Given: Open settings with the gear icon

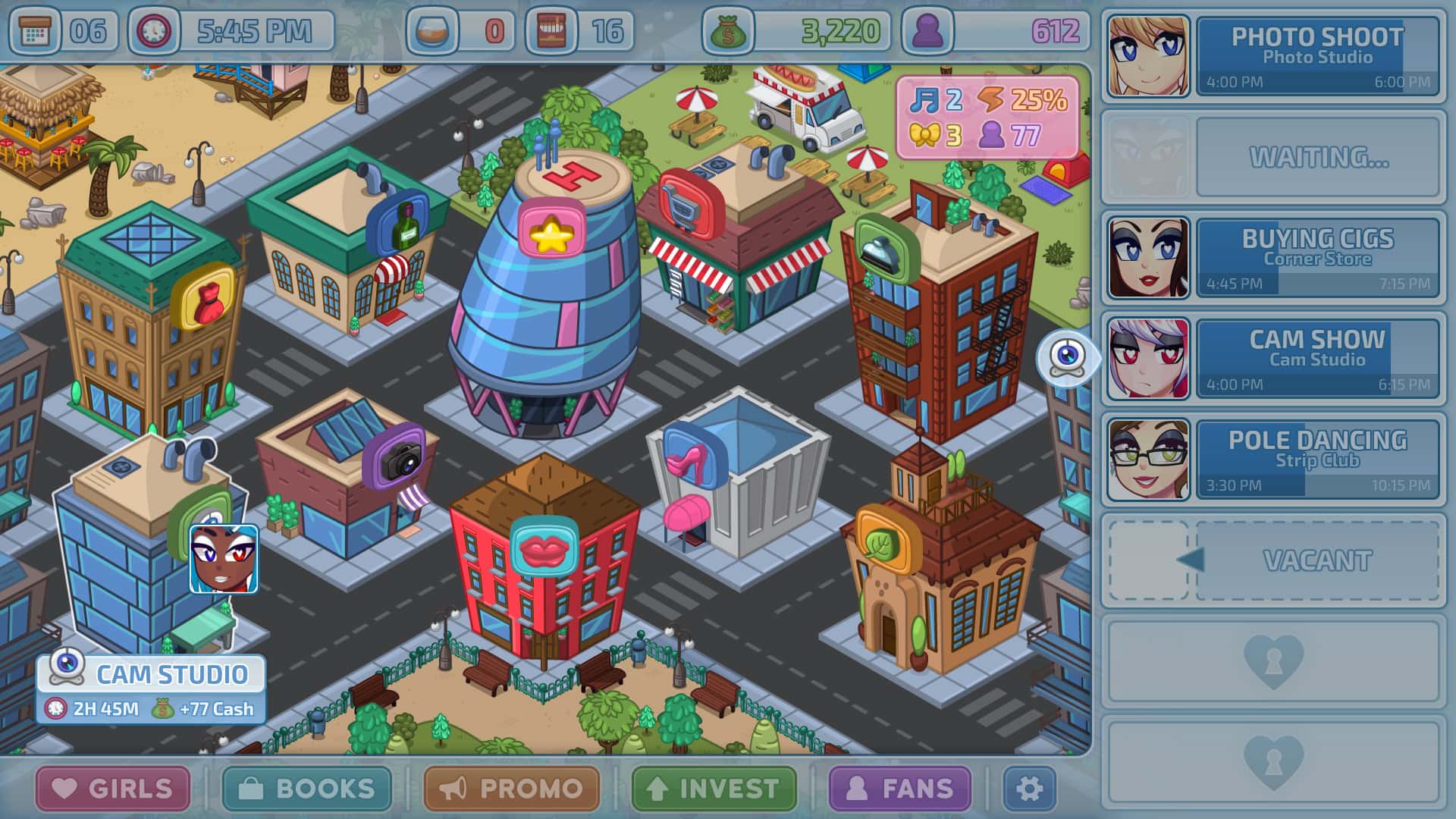Looking at the screenshot, I should pyautogui.click(x=1031, y=789).
